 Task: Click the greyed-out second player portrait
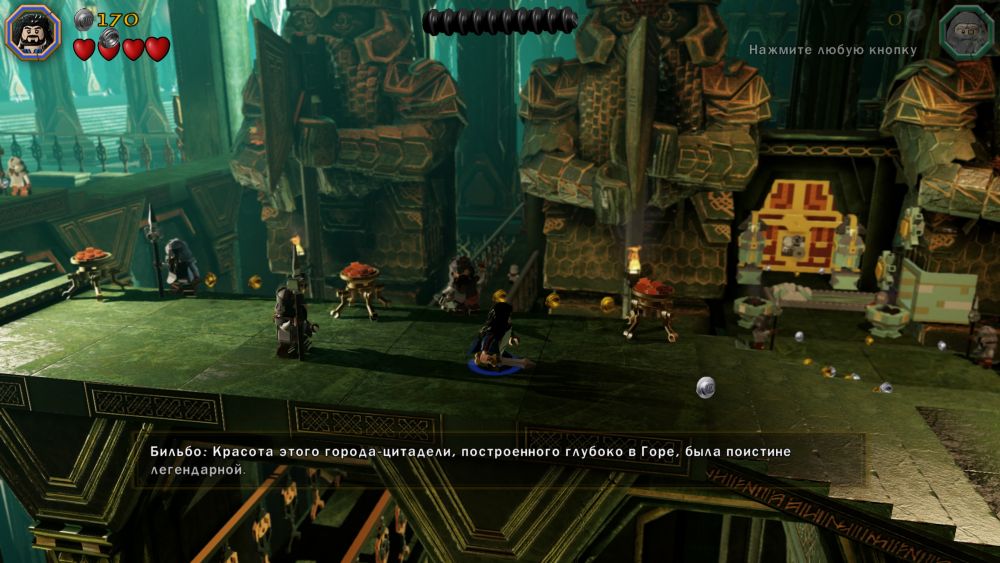click(x=967, y=31)
